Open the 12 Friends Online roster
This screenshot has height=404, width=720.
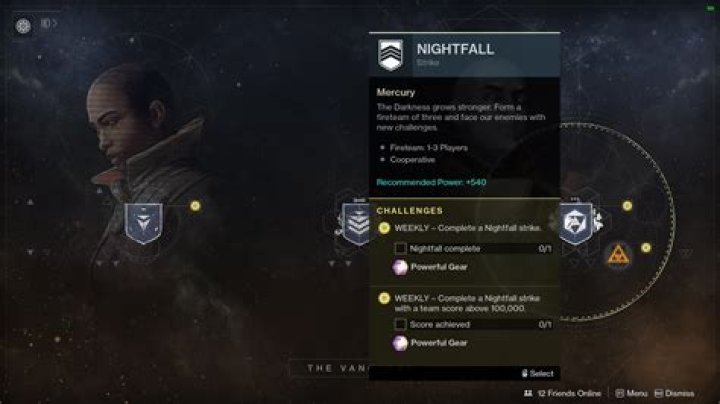click(x=564, y=394)
